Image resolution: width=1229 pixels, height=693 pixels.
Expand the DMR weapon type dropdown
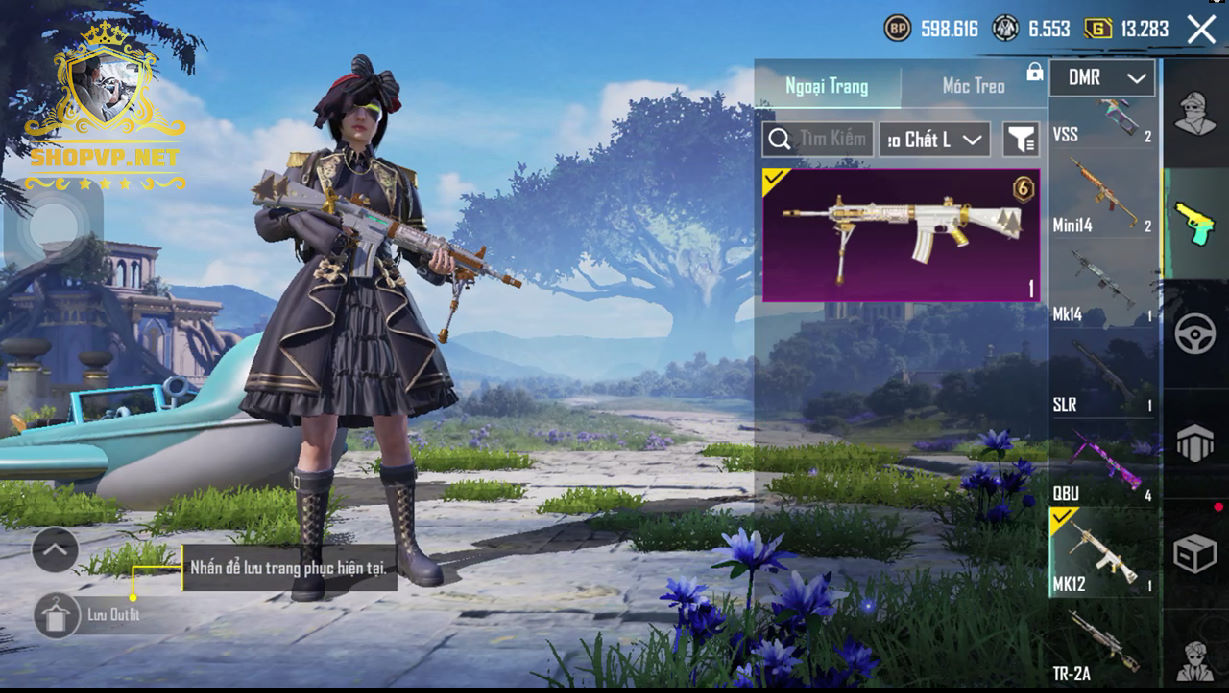click(x=1101, y=78)
